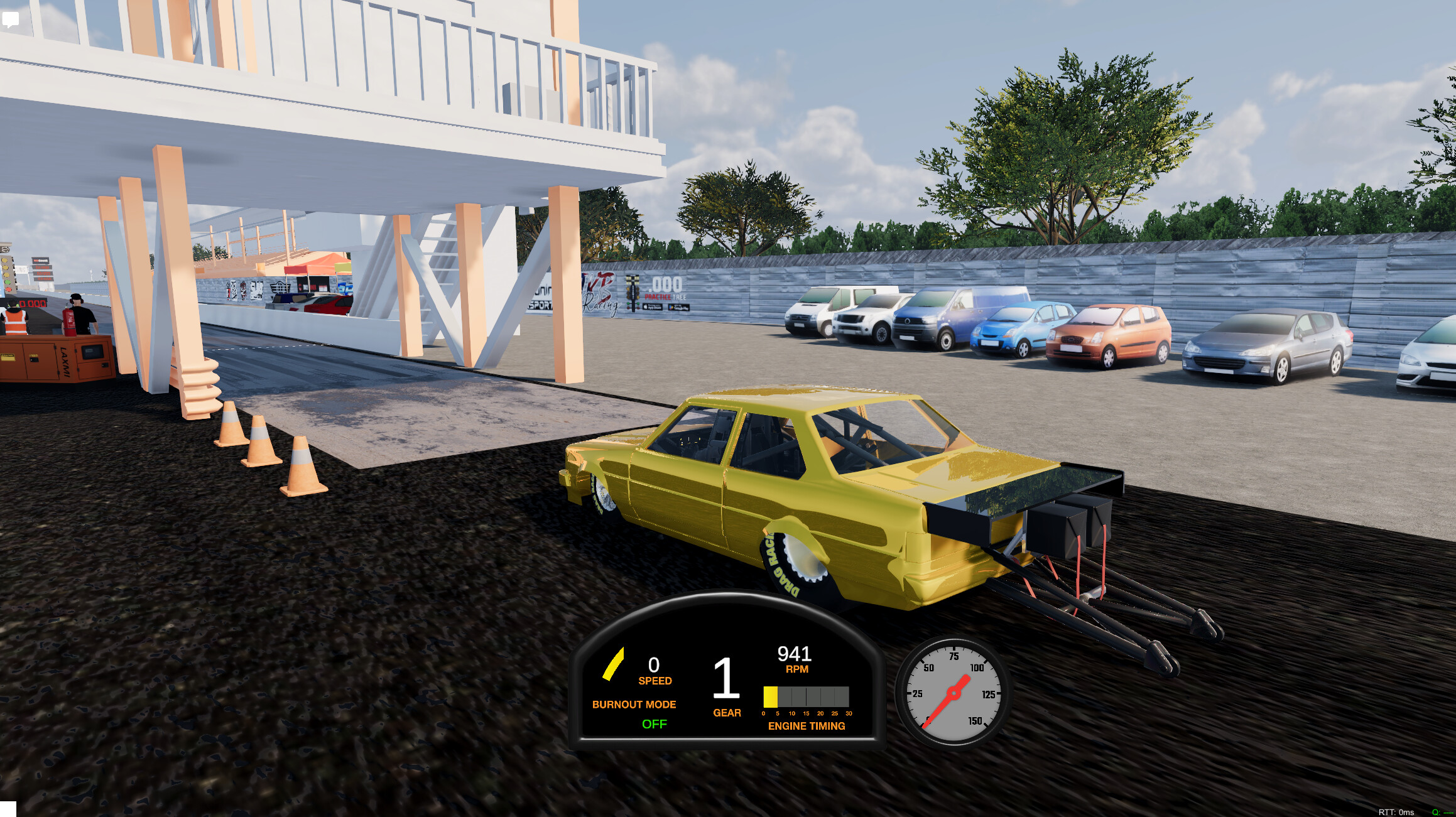The height and width of the screenshot is (817, 1456).
Task: Toggle BURNOUT MODE from OFF
Action: point(634,704)
